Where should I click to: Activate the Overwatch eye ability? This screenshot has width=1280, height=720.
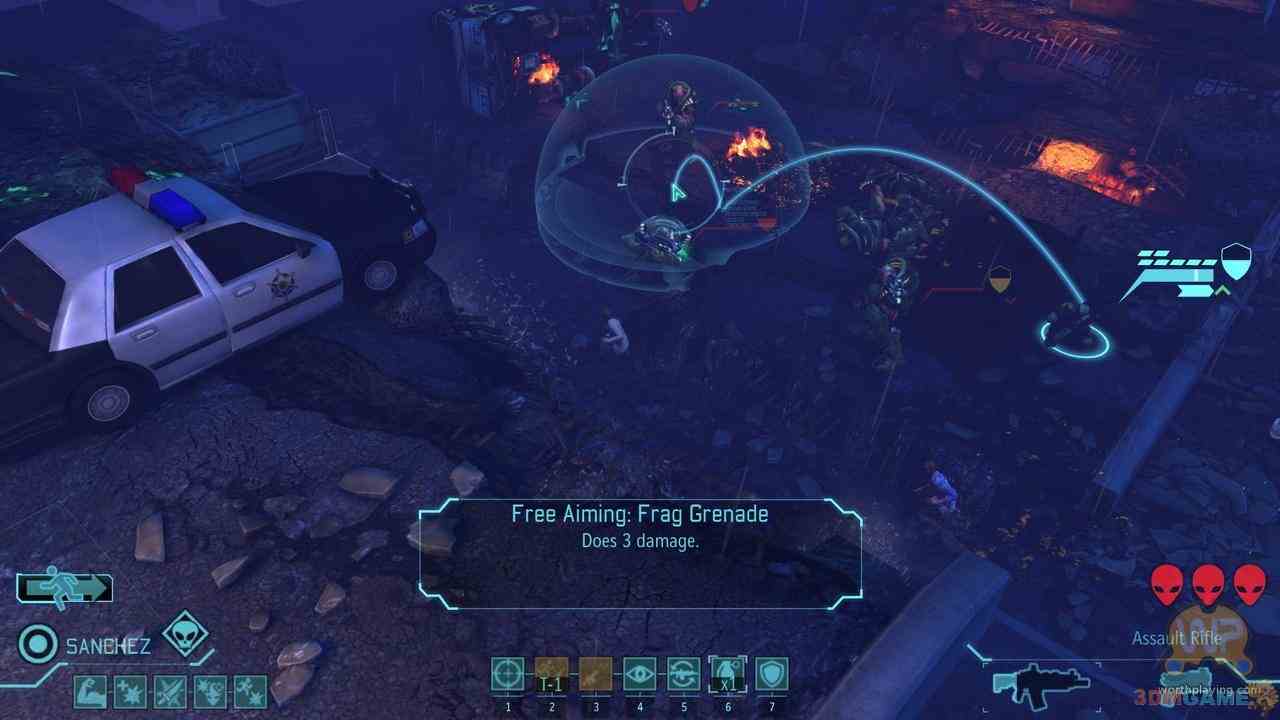tap(639, 673)
